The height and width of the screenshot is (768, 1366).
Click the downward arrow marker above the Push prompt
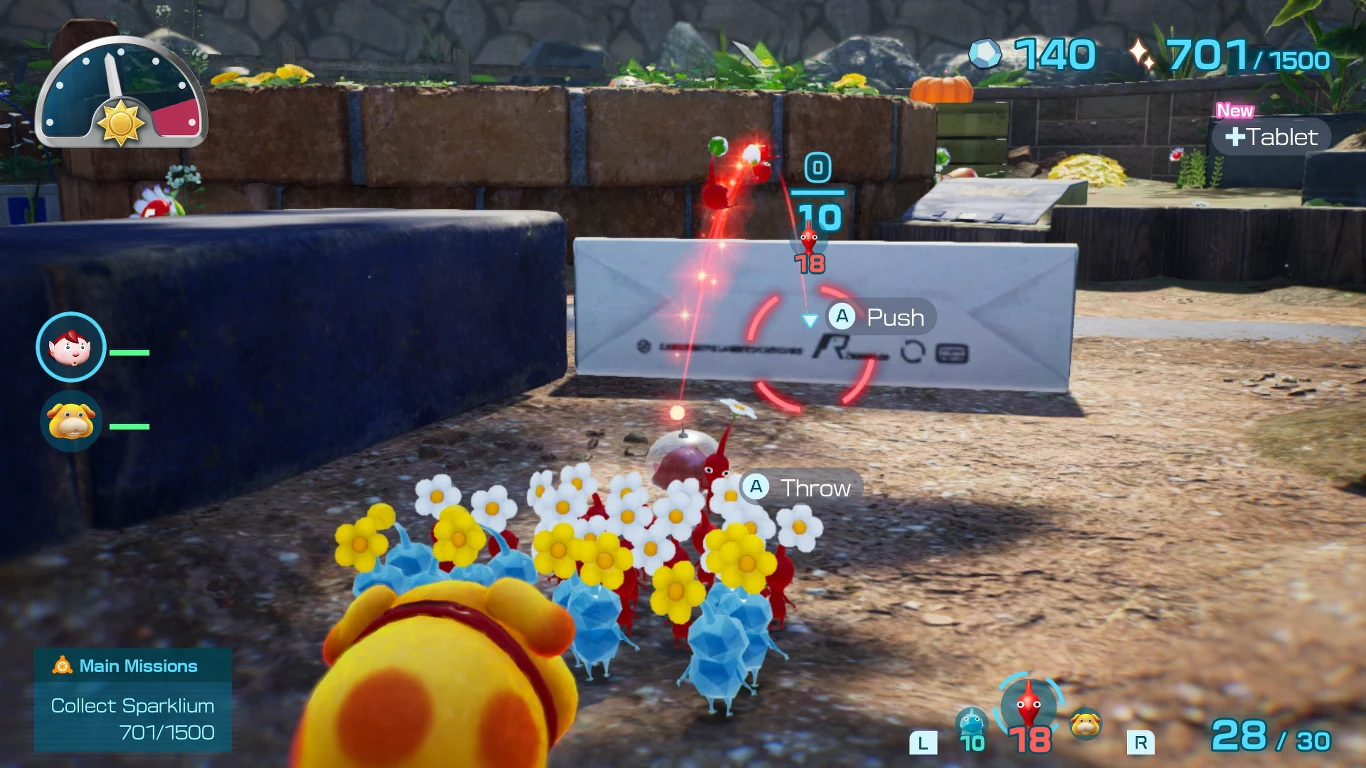pos(807,320)
